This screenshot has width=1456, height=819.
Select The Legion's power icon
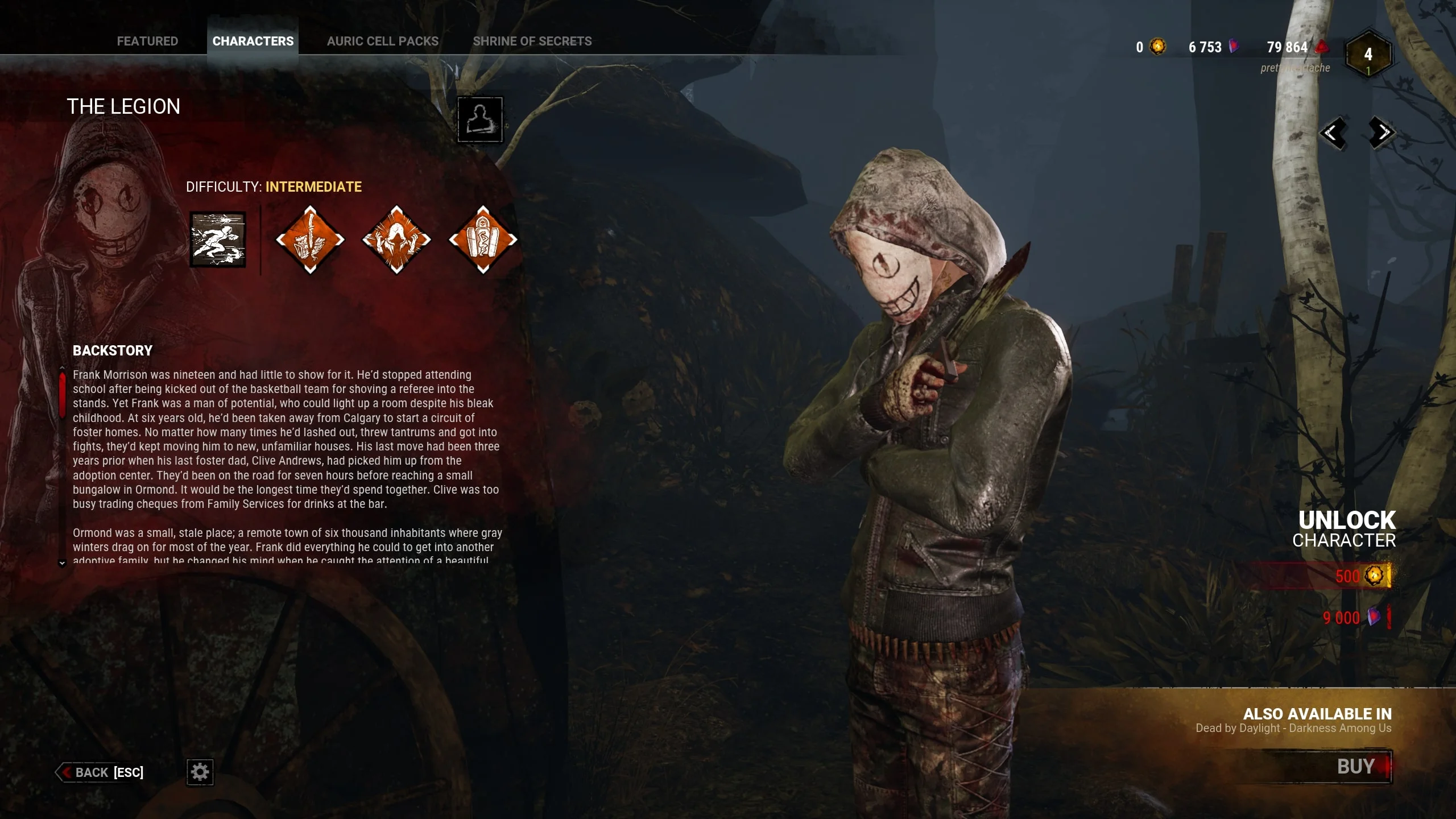tap(218, 241)
